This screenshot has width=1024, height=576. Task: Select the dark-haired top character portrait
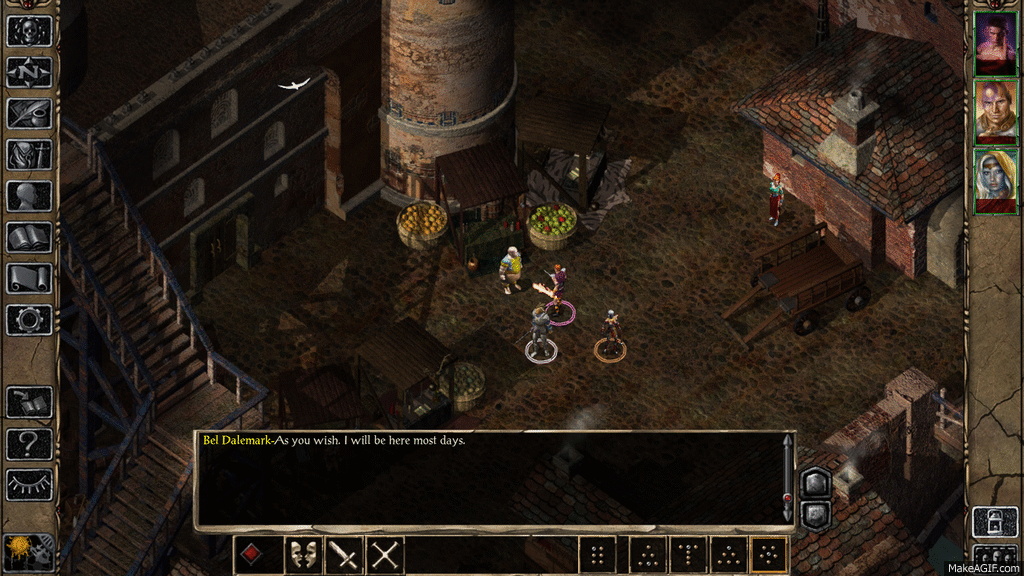995,42
